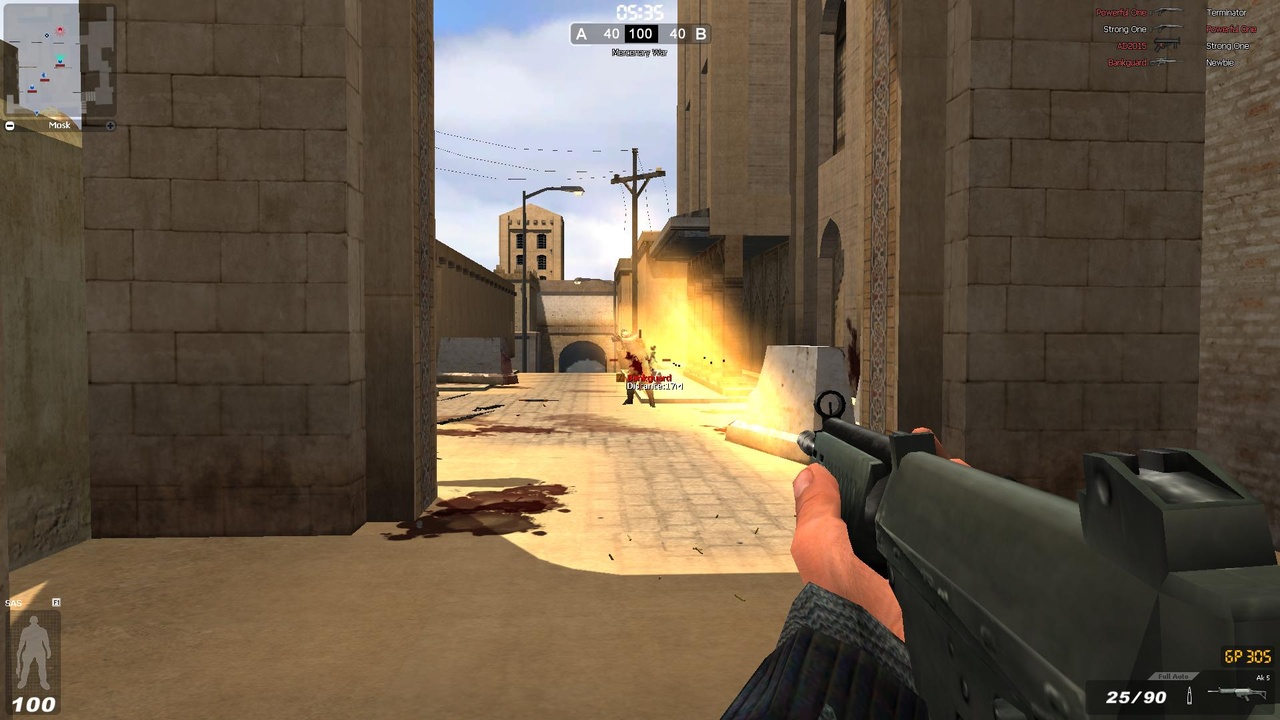Toggle the Full Auto fire mode indicator

[x=1174, y=676]
